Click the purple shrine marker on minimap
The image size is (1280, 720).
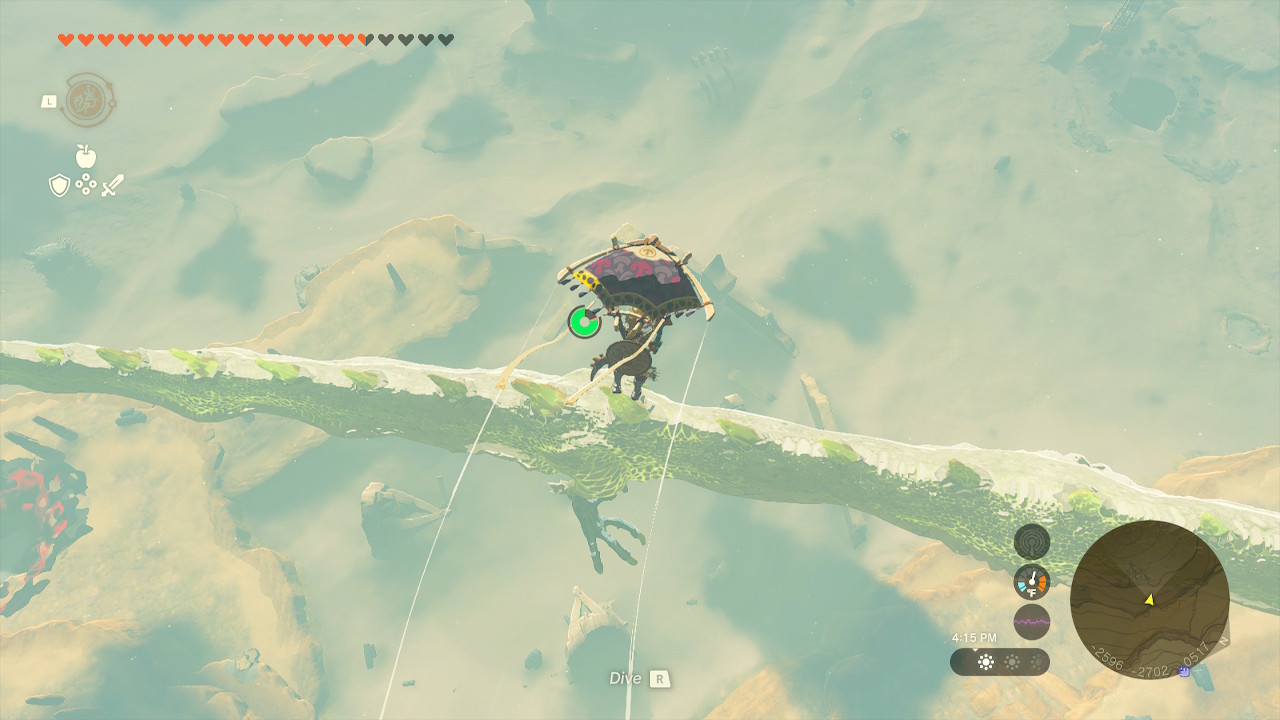1183,670
